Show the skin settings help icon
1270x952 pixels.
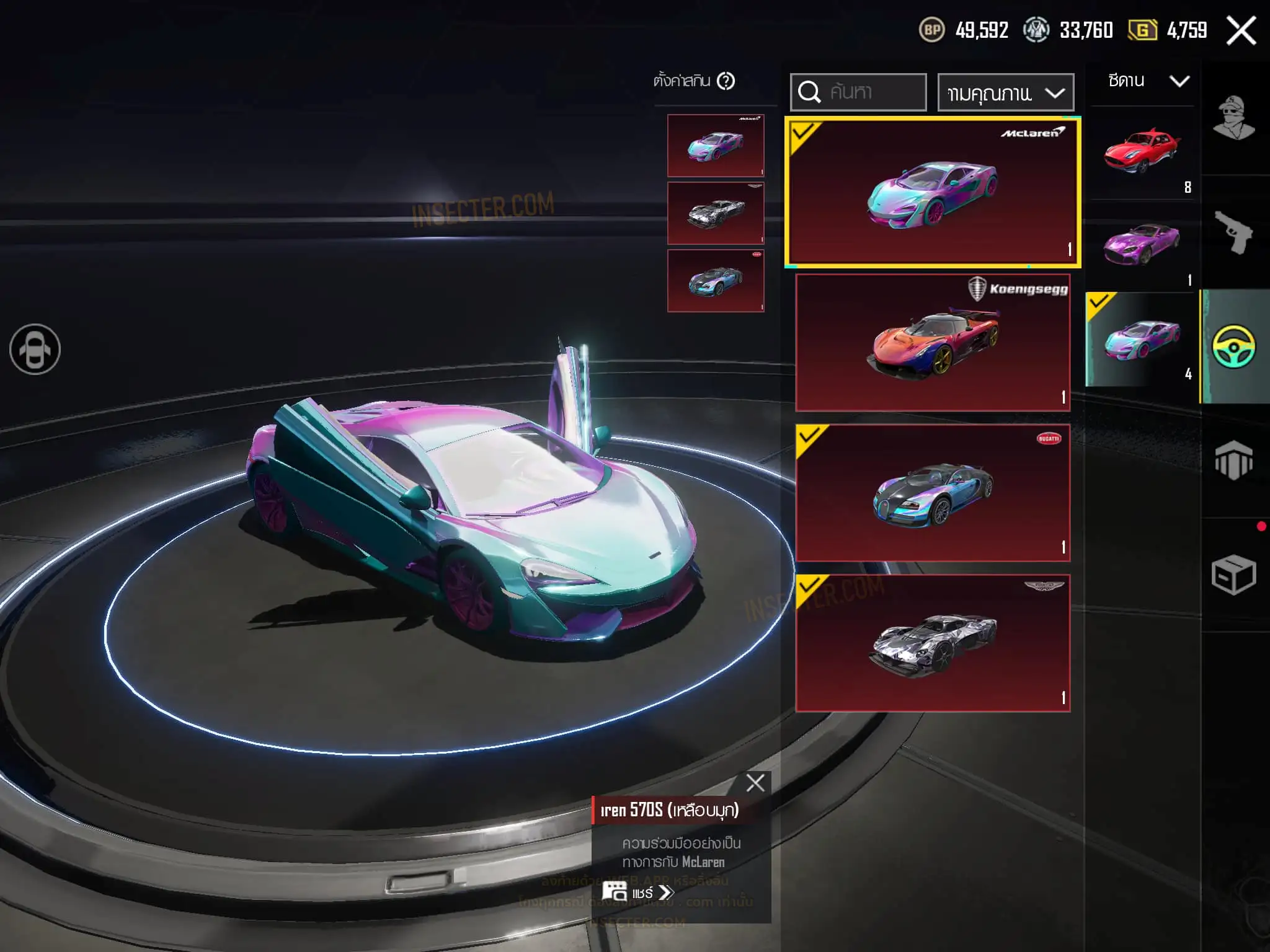click(726, 81)
